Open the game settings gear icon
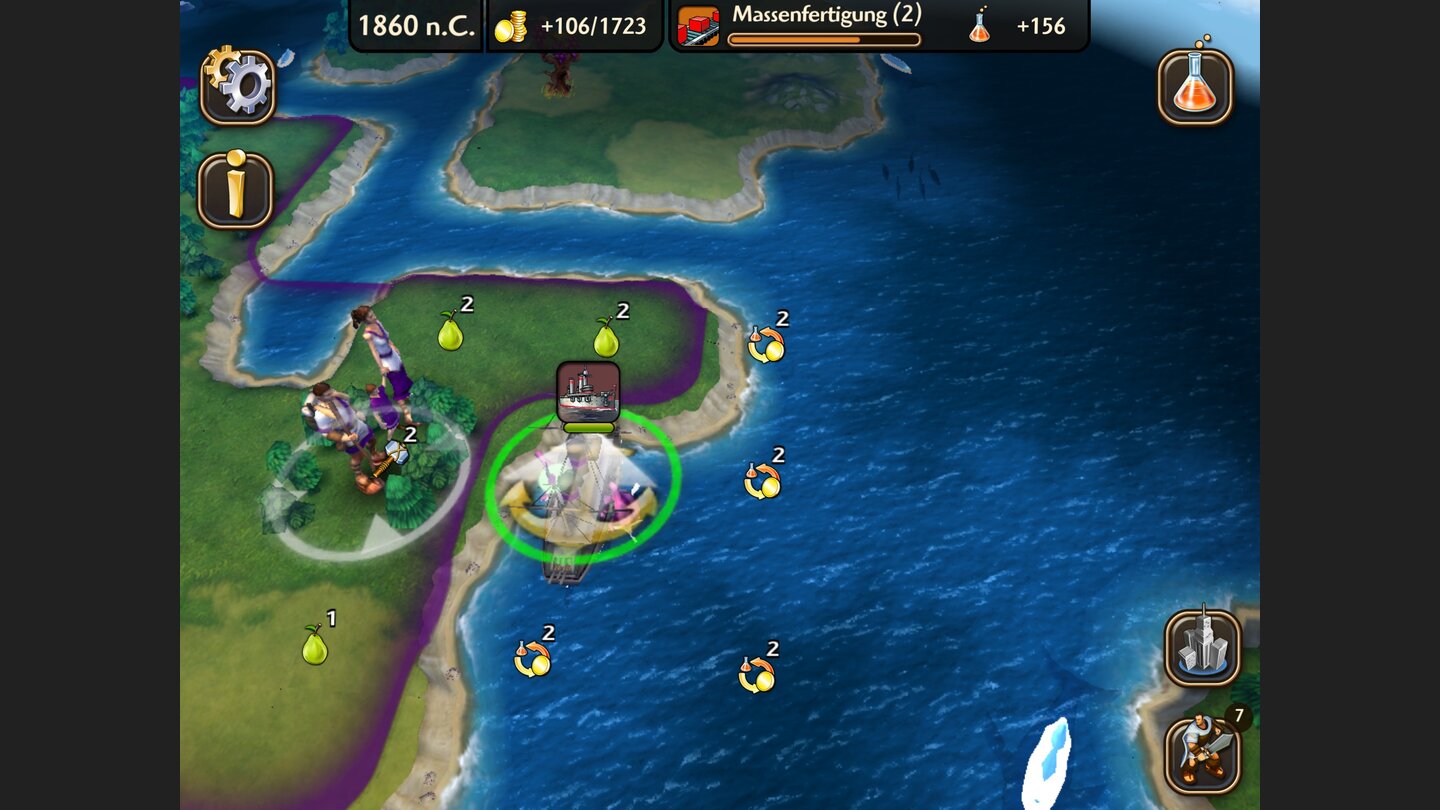This screenshot has height=810, width=1440. (x=239, y=88)
